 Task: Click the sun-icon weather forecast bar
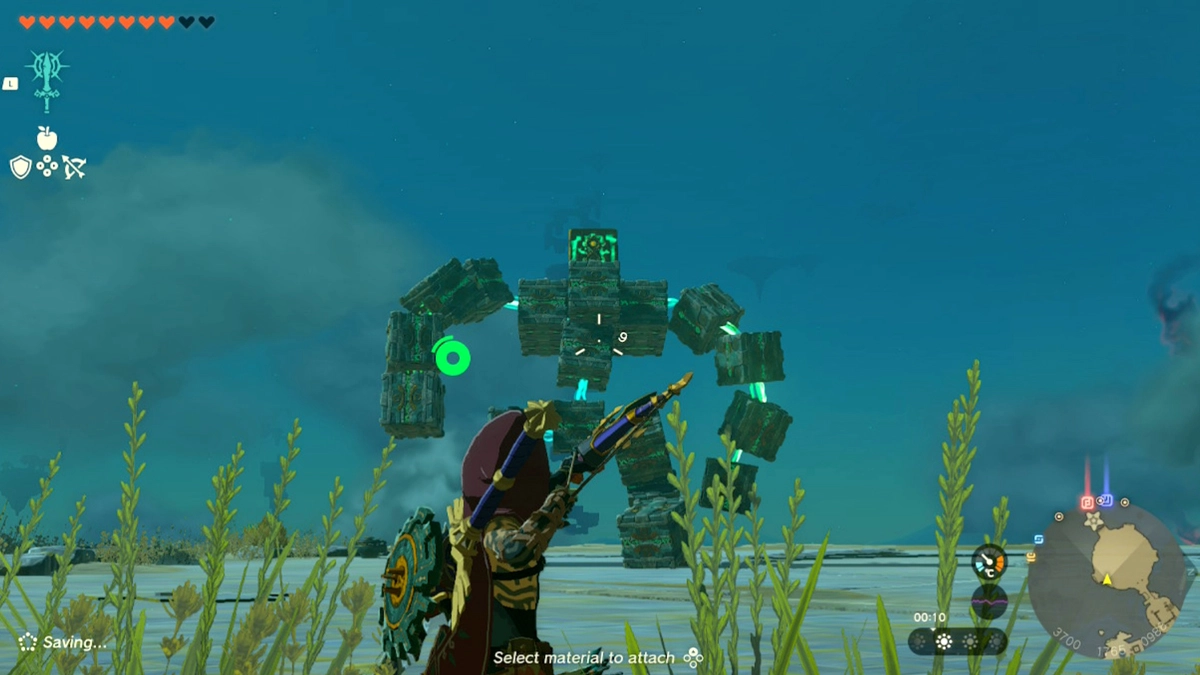coord(956,641)
